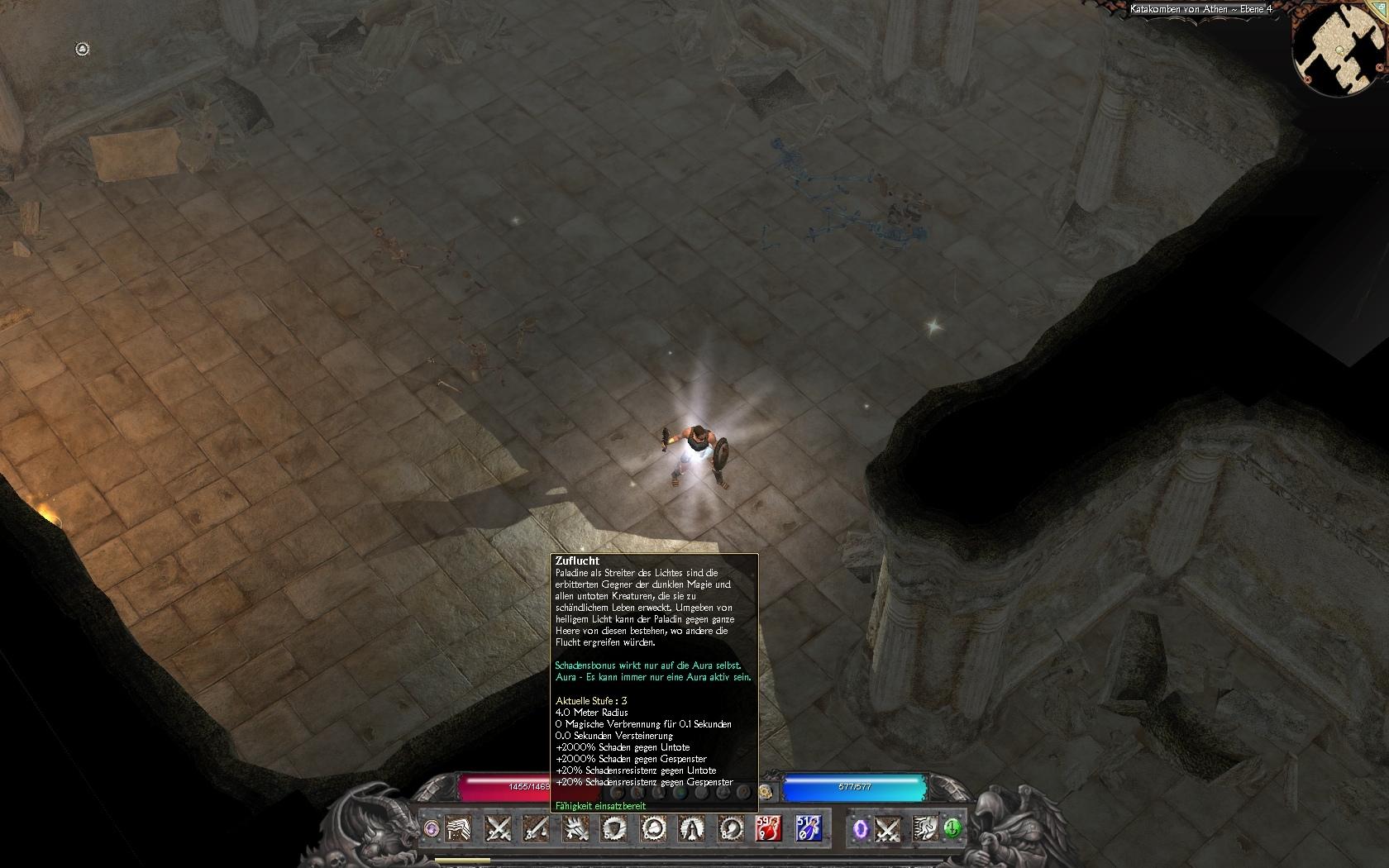Screen dimensions: 1389x868
Task: Select the right-side crossed swords attack slot
Action: [887, 827]
